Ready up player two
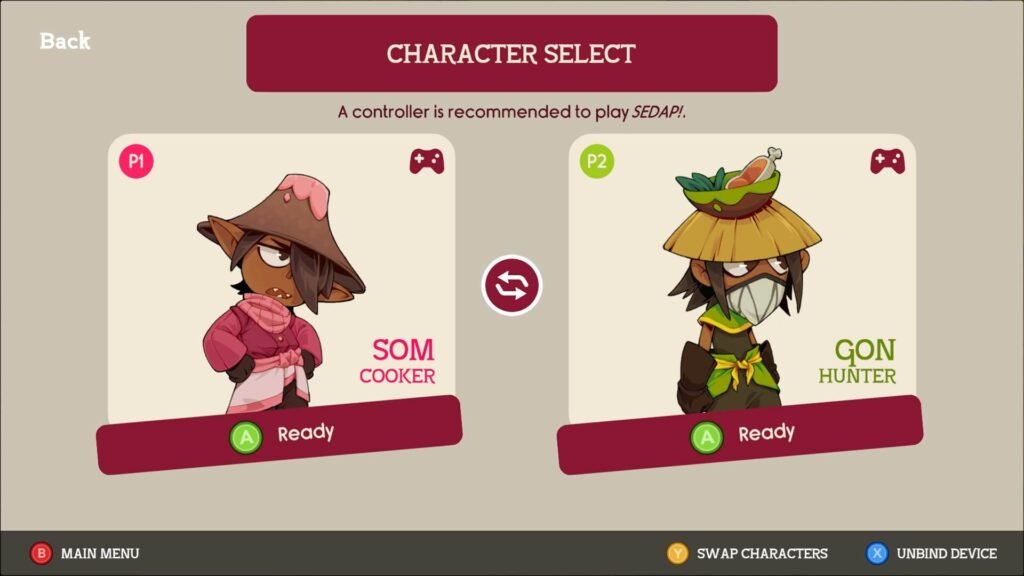This screenshot has height=576, width=1024. tap(741, 436)
